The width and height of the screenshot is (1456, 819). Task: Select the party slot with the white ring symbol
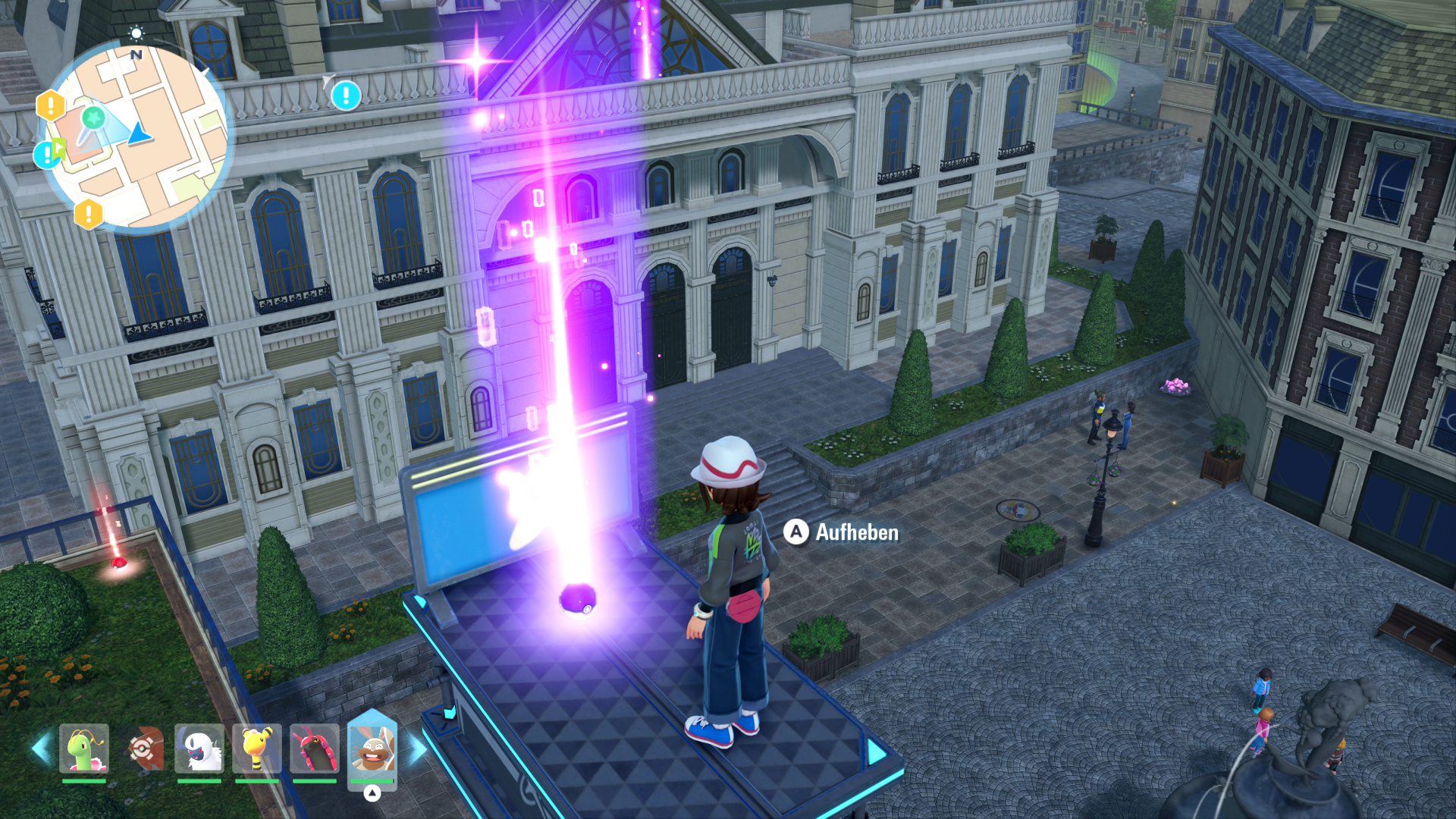pos(142,748)
